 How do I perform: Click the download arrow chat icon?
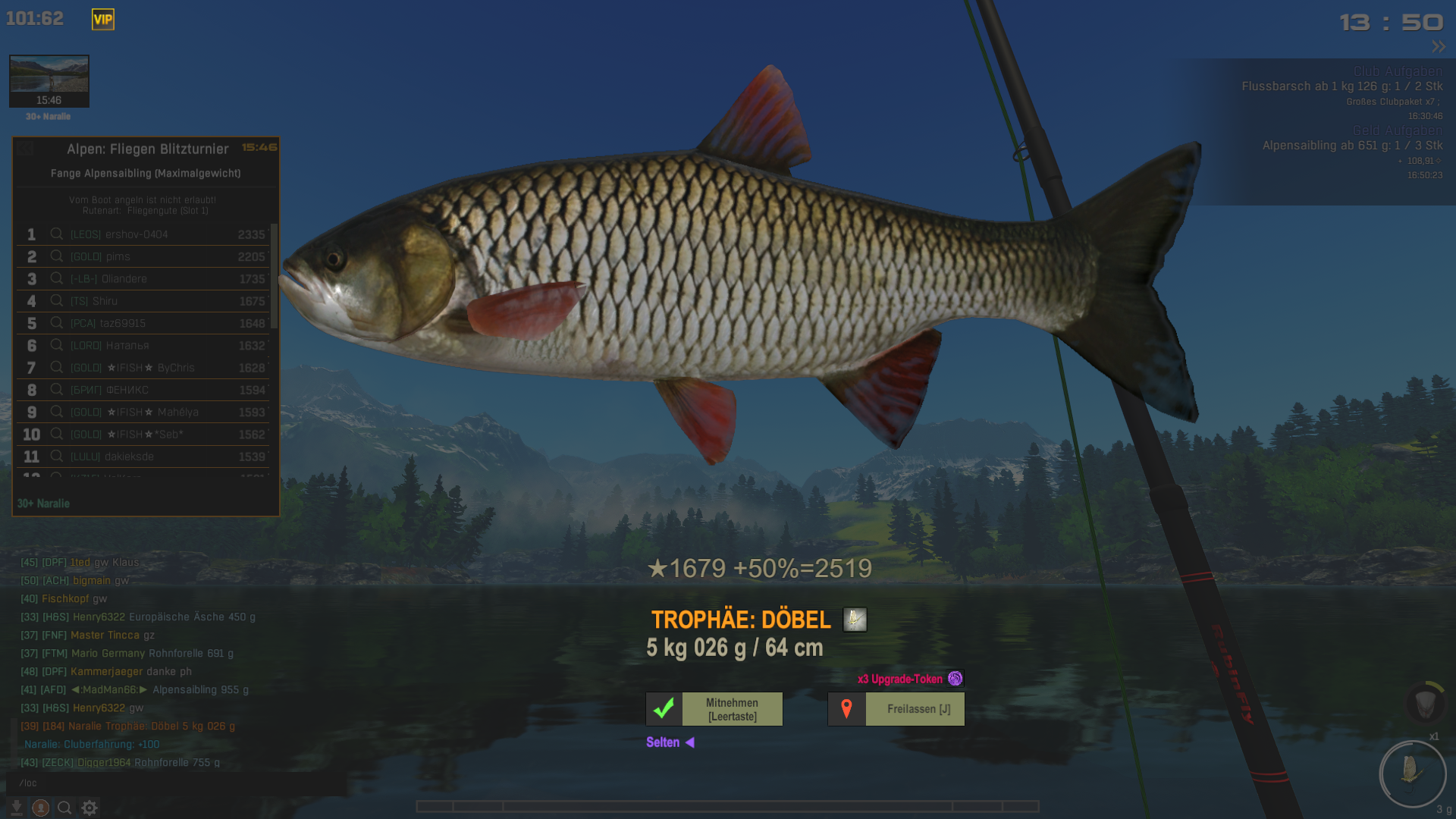pos(16,808)
